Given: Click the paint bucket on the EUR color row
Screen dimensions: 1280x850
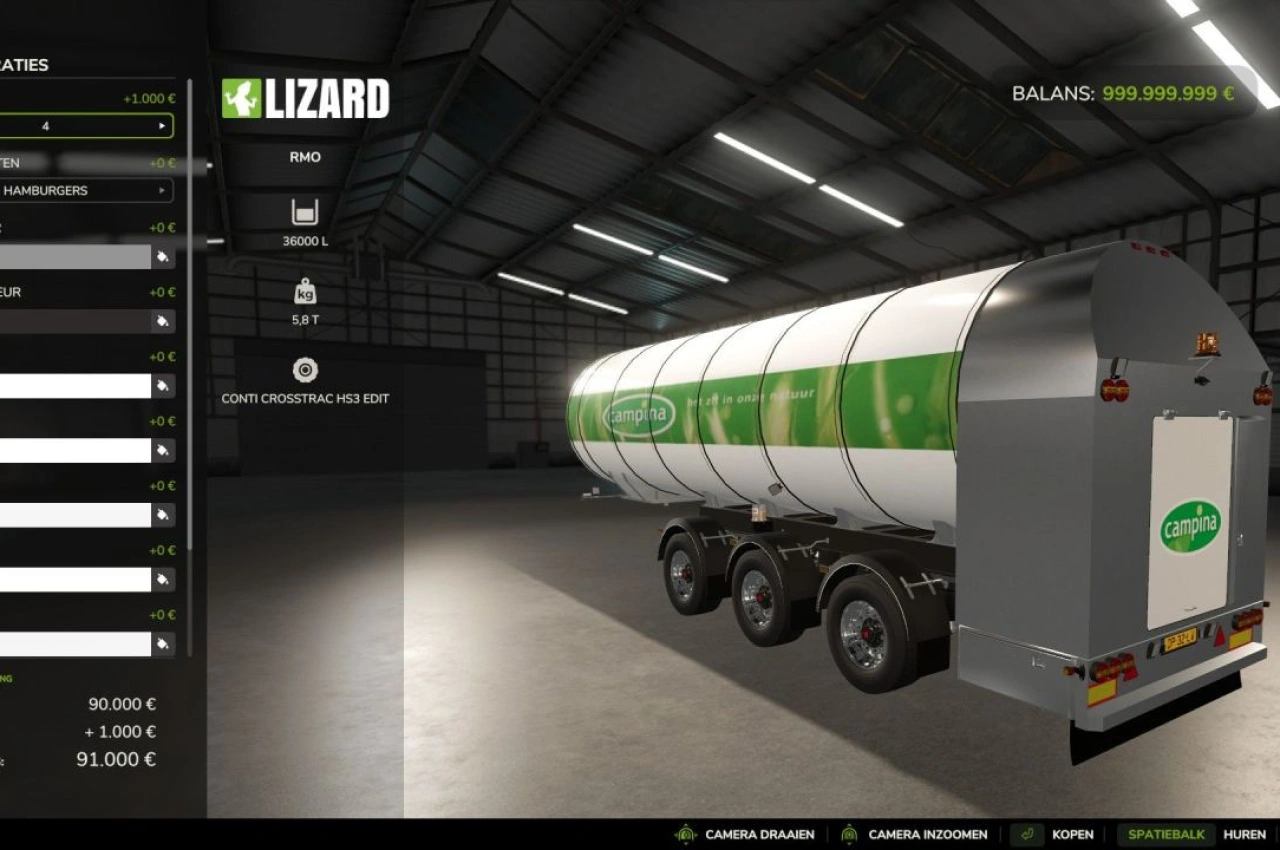Looking at the screenshot, I should tap(164, 321).
